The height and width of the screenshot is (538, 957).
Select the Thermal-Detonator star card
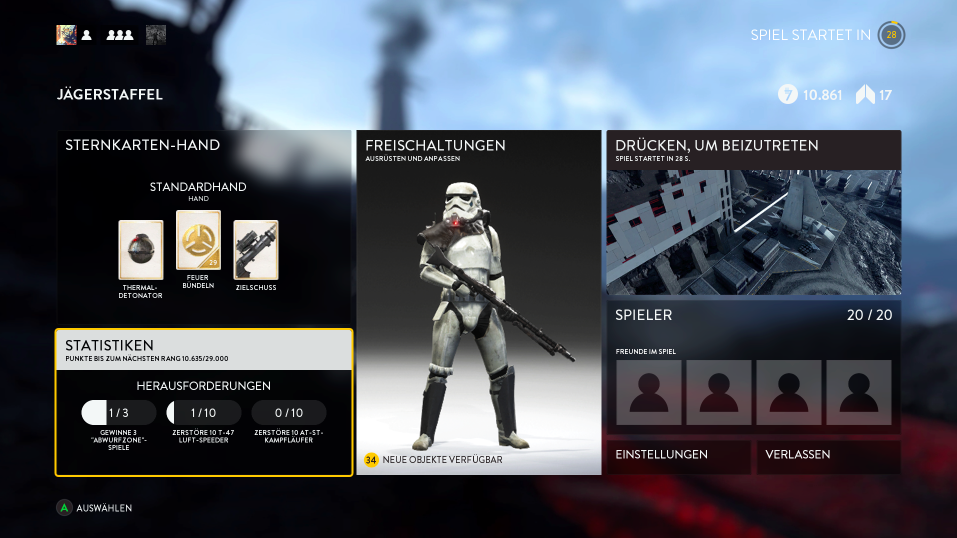[141, 250]
